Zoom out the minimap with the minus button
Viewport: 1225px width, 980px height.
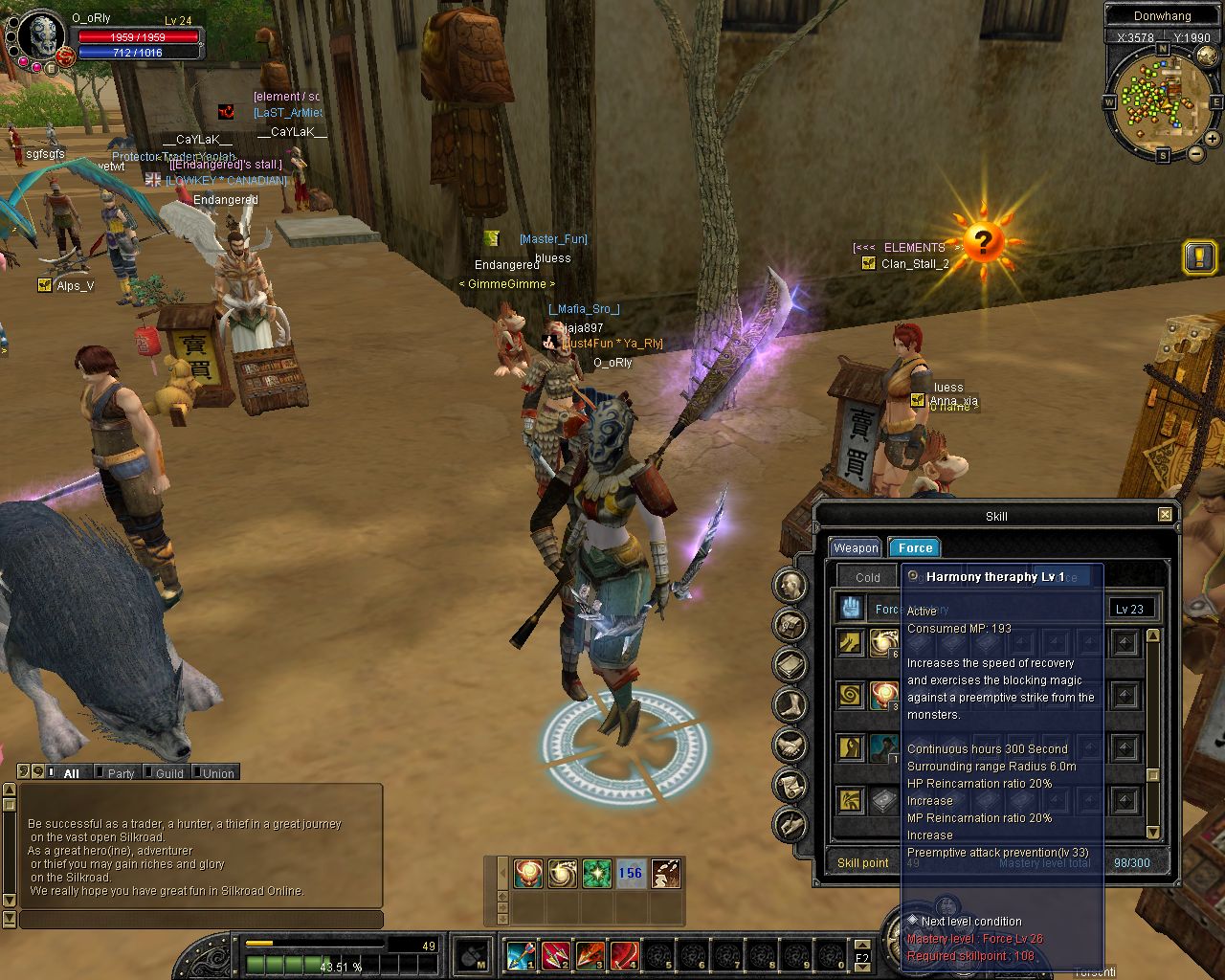pyautogui.click(x=1195, y=154)
